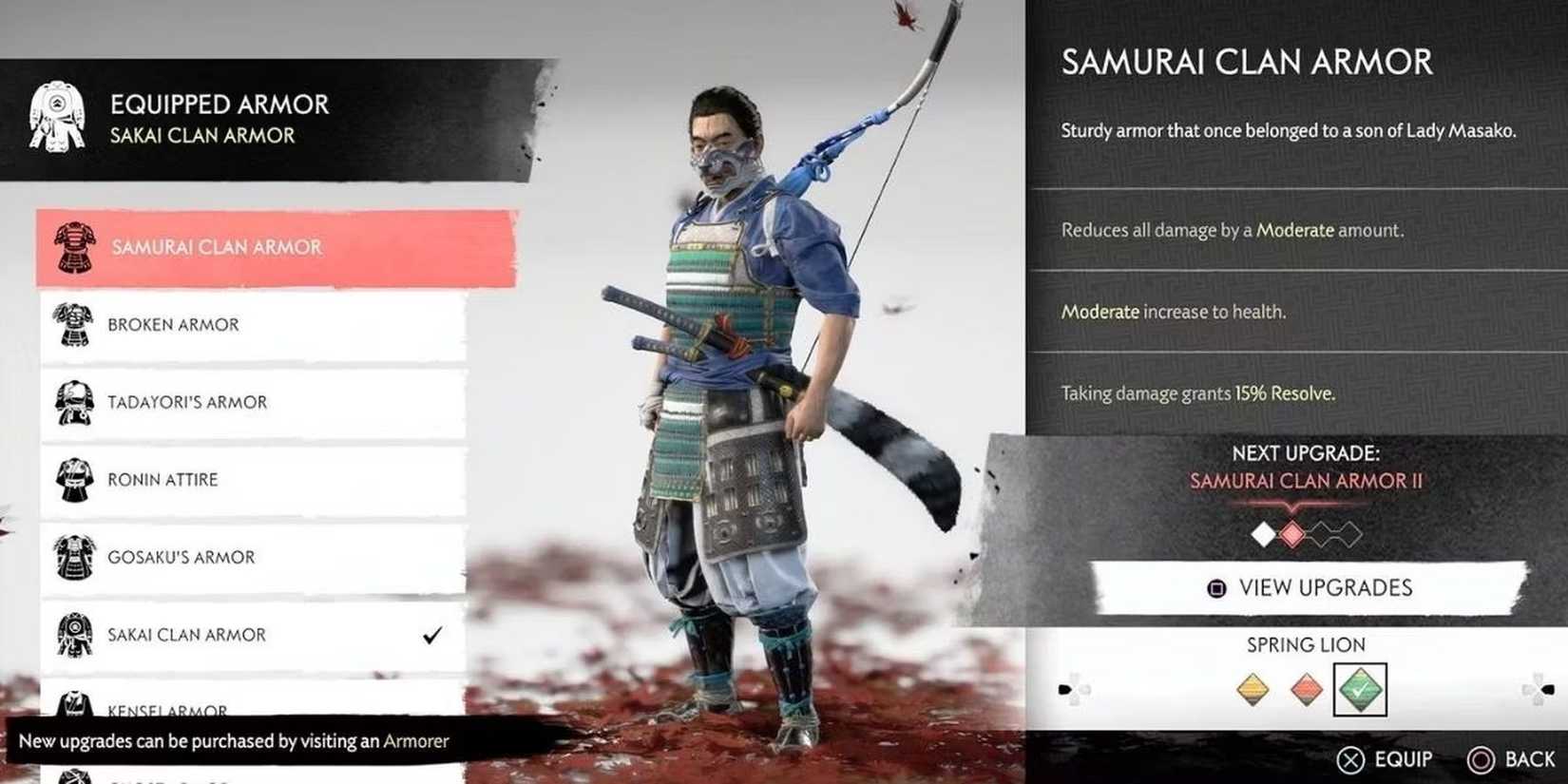Image resolution: width=1568 pixels, height=784 pixels.
Task: Click Tadayori's Armor icon
Action: 71,402
